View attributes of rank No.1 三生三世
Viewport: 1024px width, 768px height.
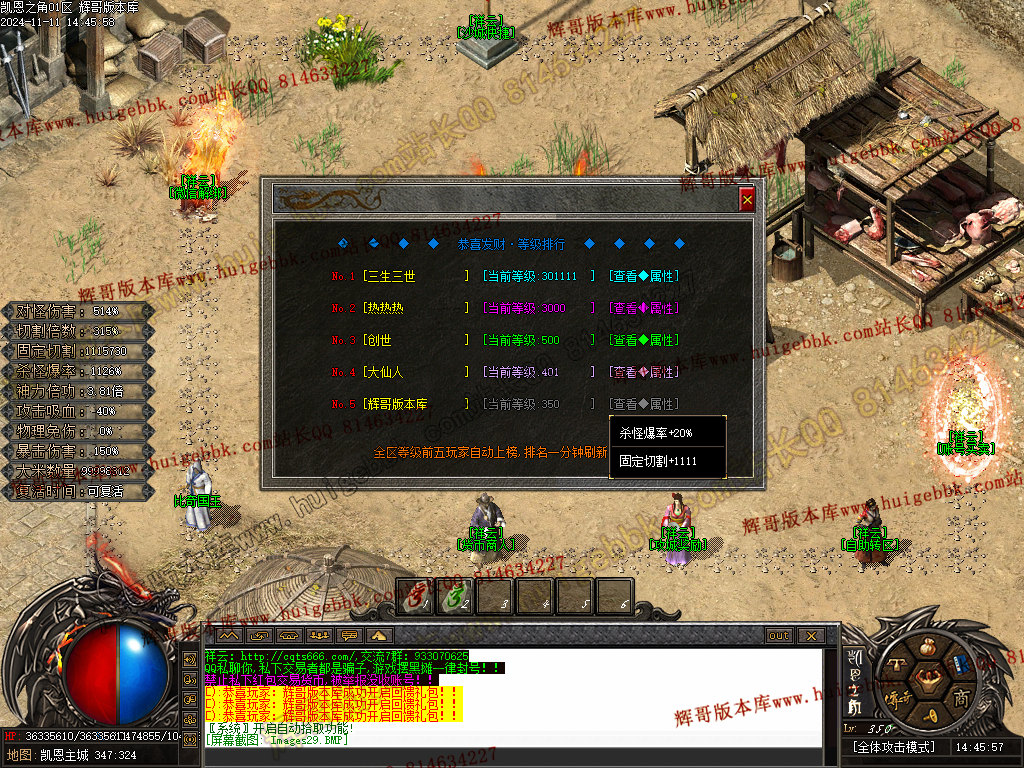[x=644, y=276]
